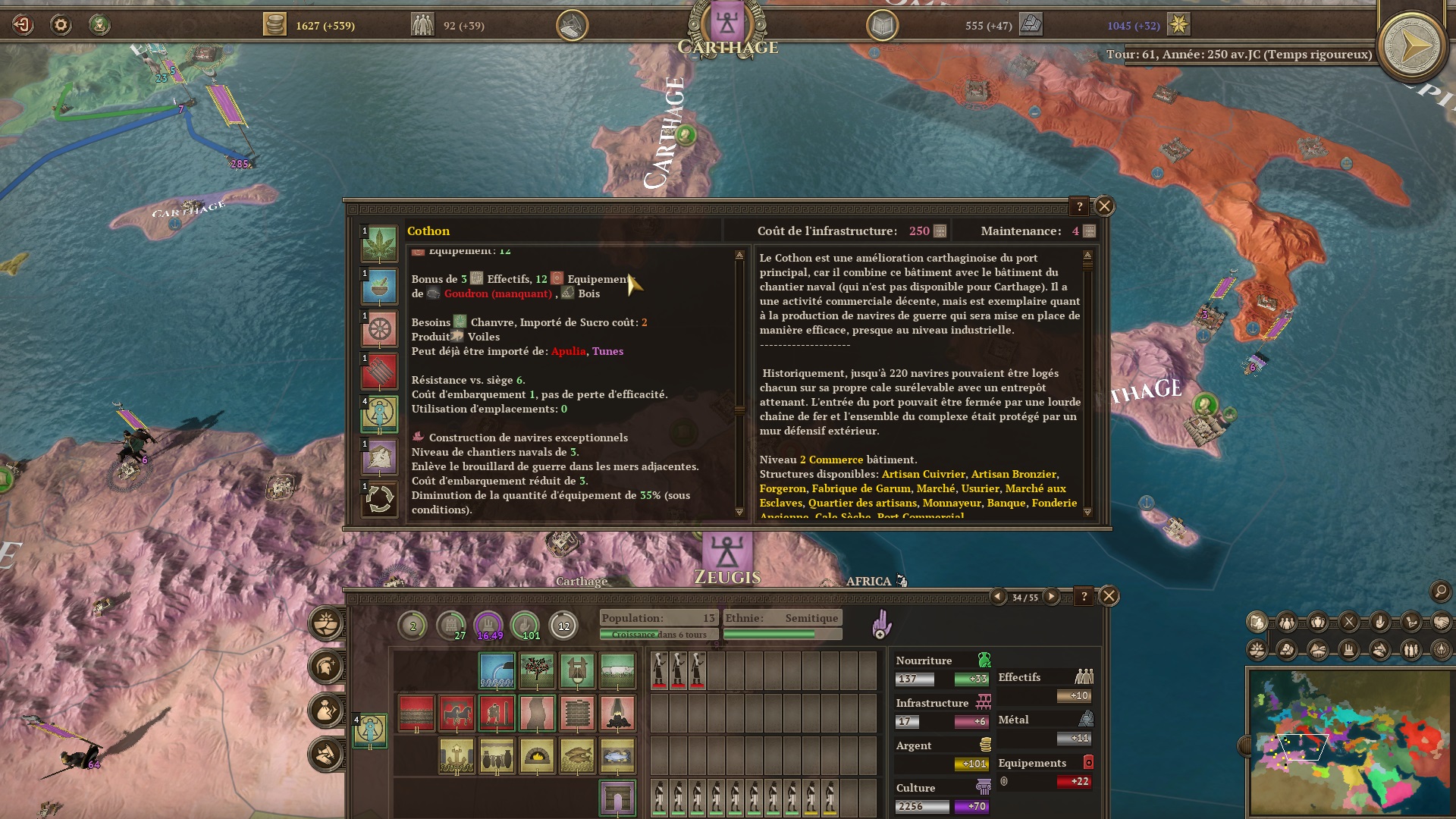
Task: Close the Cothon building info window
Action: click(1104, 206)
